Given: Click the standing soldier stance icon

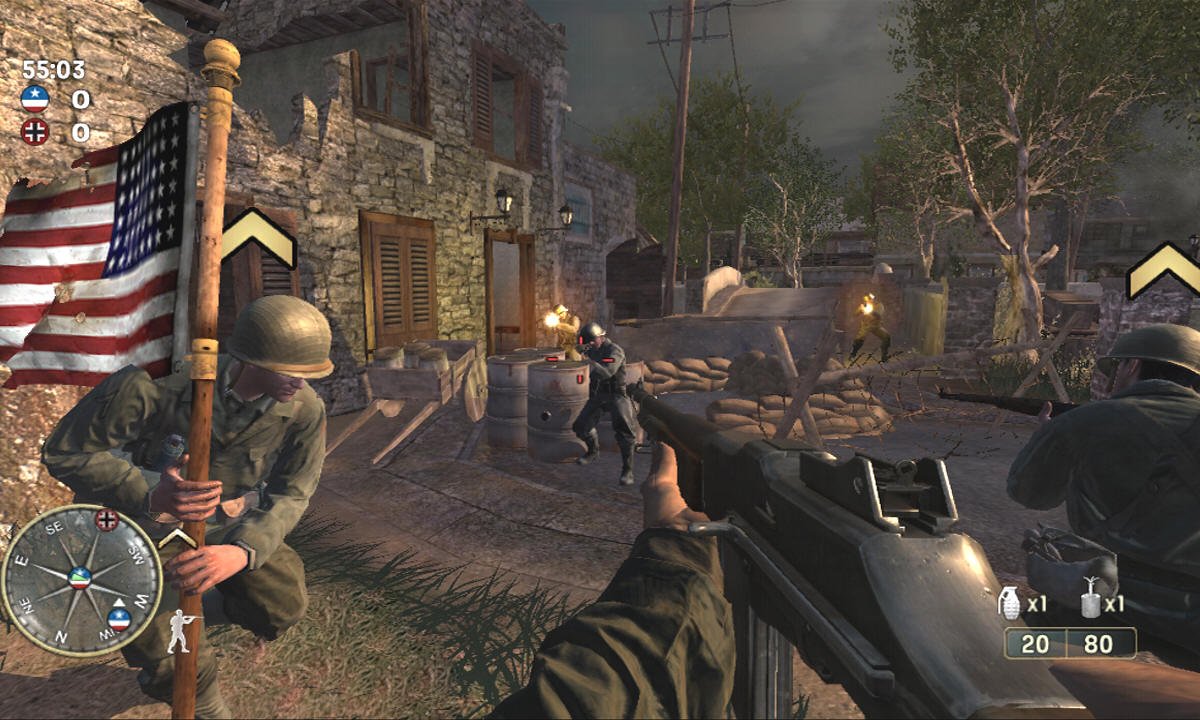Looking at the screenshot, I should 180,630.
